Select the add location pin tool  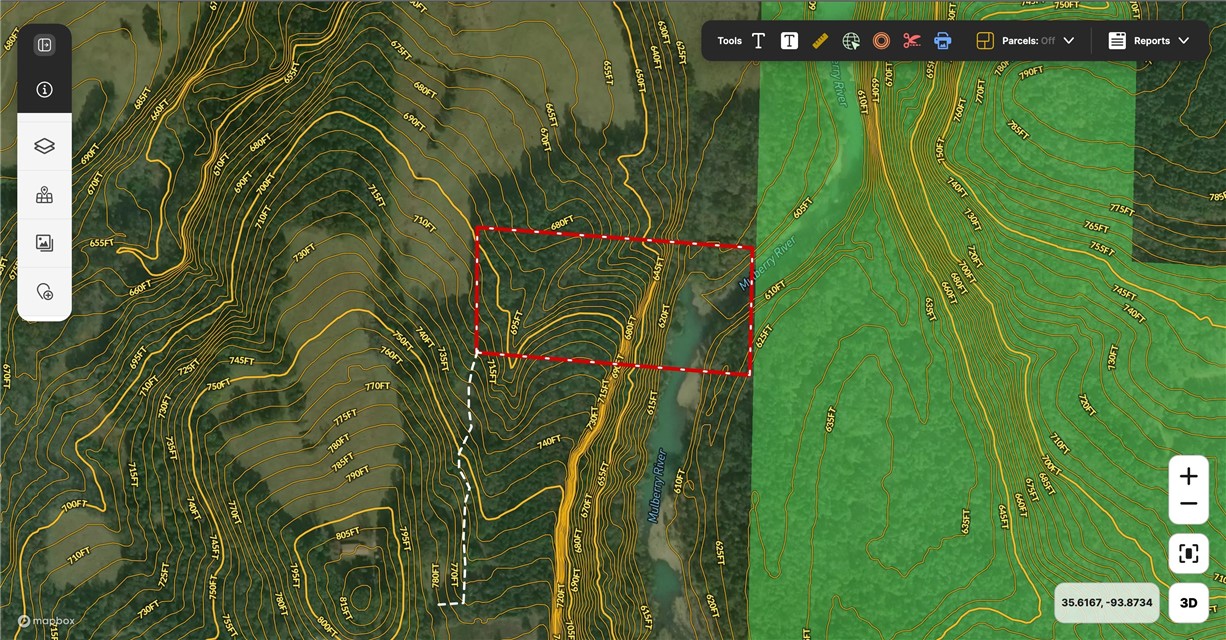(44, 292)
